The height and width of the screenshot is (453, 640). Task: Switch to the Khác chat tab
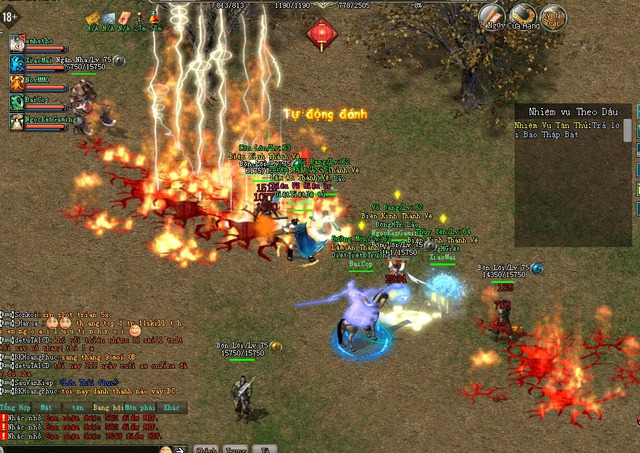(x=172, y=408)
